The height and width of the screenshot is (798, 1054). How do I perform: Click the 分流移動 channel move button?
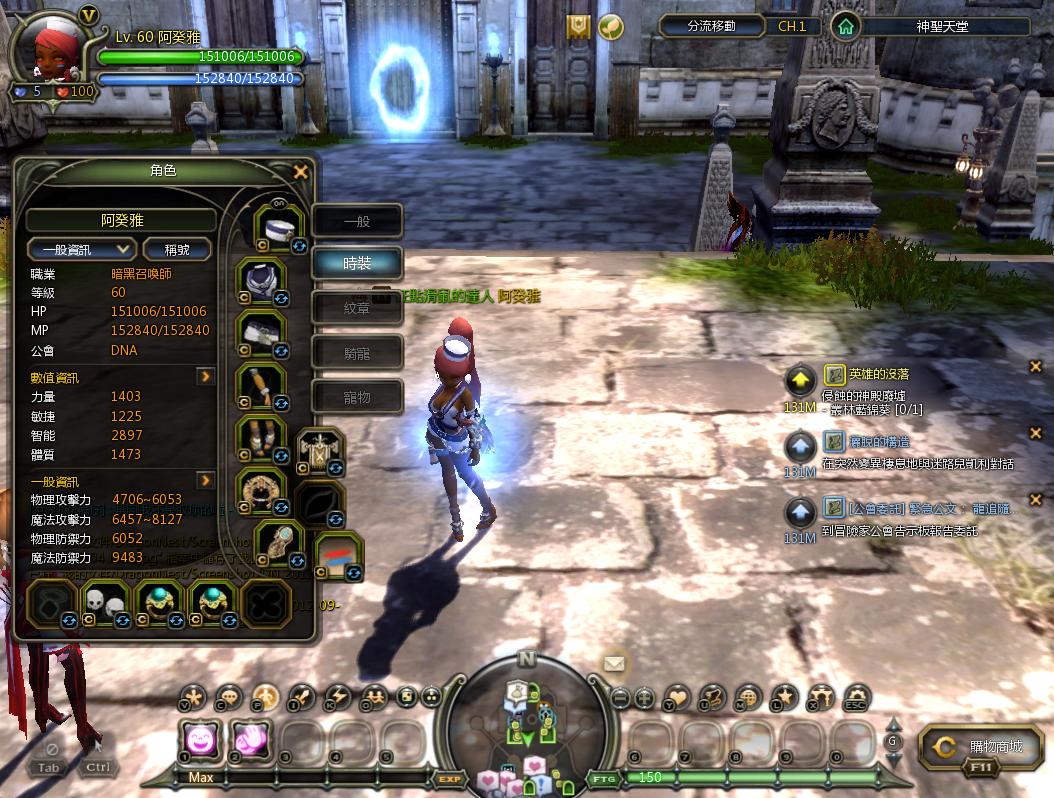tap(711, 26)
